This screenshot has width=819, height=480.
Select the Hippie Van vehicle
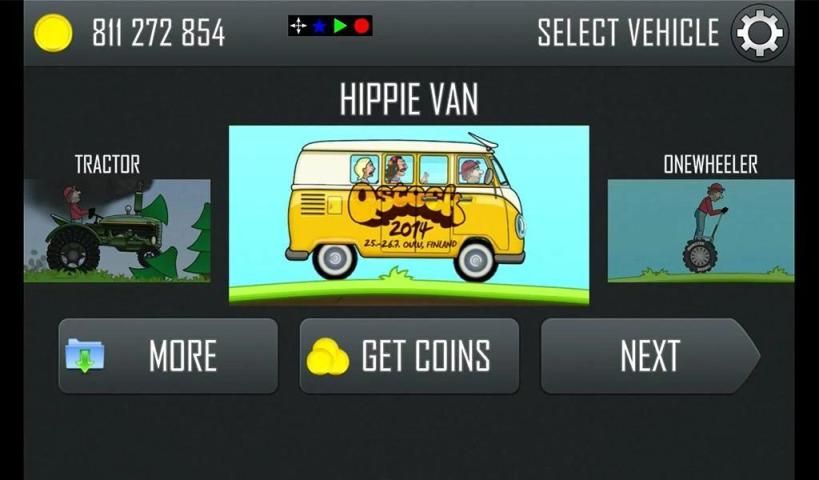[408, 214]
